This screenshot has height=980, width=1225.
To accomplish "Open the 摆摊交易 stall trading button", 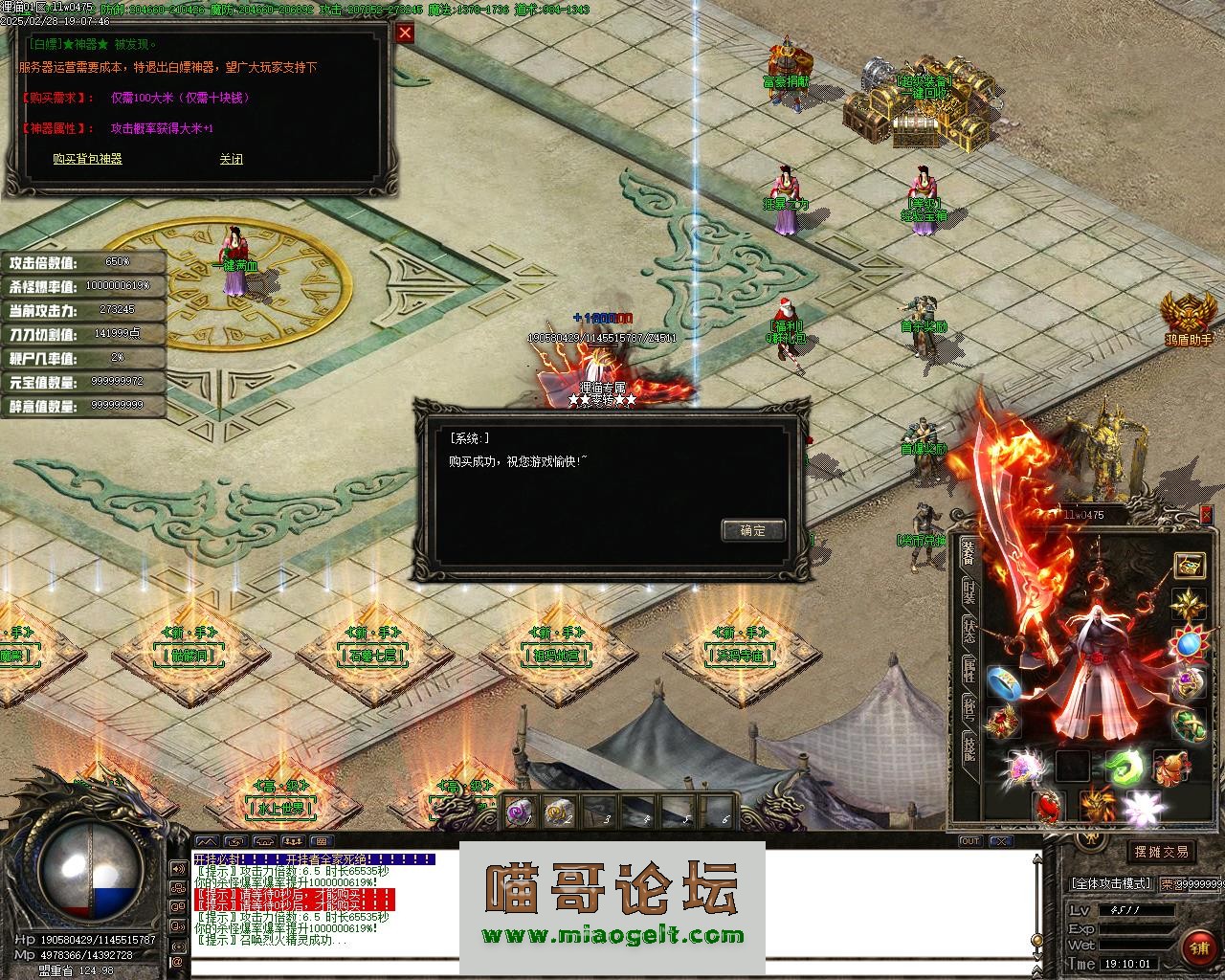I will point(1161,852).
